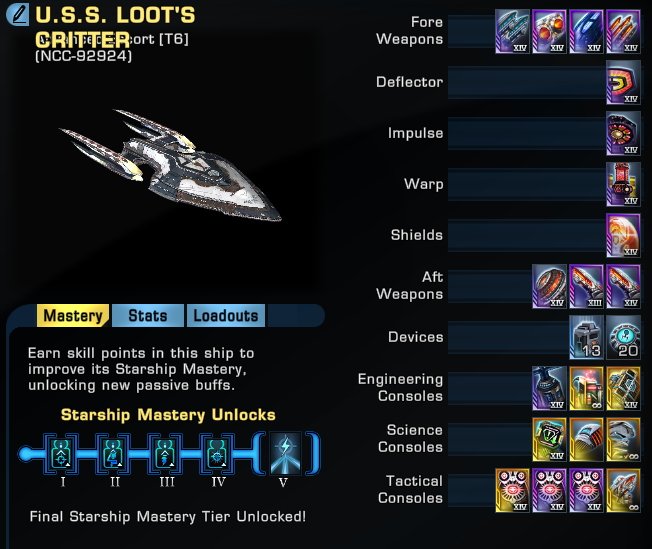The width and height of the screenshot is (652, 549).
Task: Choose the gold-bordered tactical console with eyes
Action: tap(512, 490)
